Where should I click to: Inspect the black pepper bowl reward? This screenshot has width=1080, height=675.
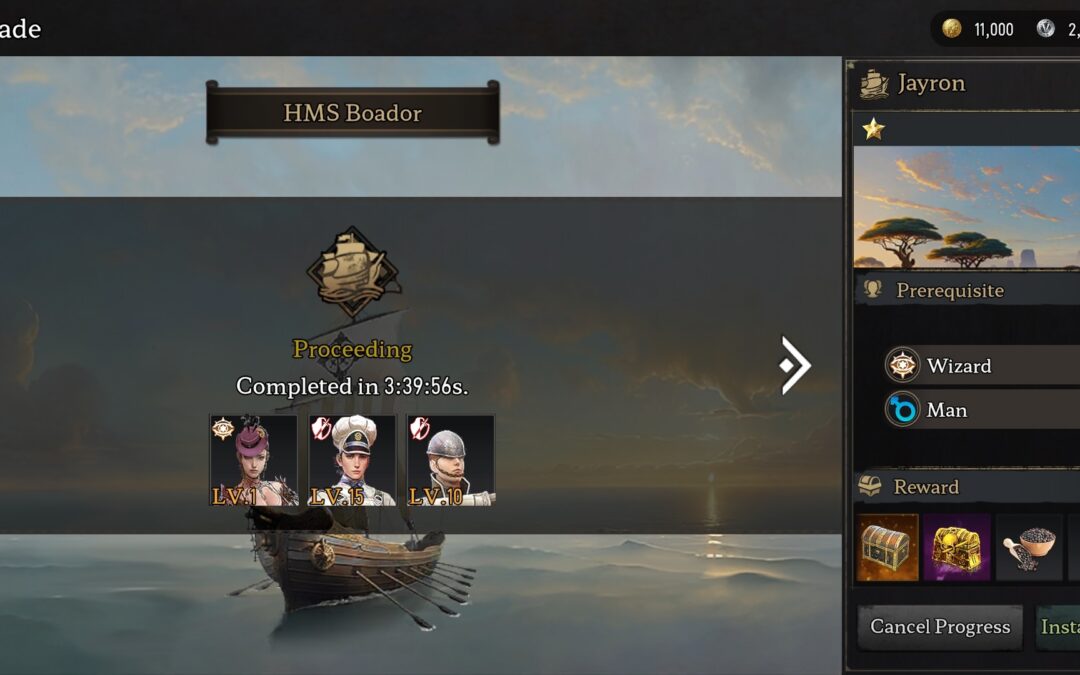[x=1028, y=548]
